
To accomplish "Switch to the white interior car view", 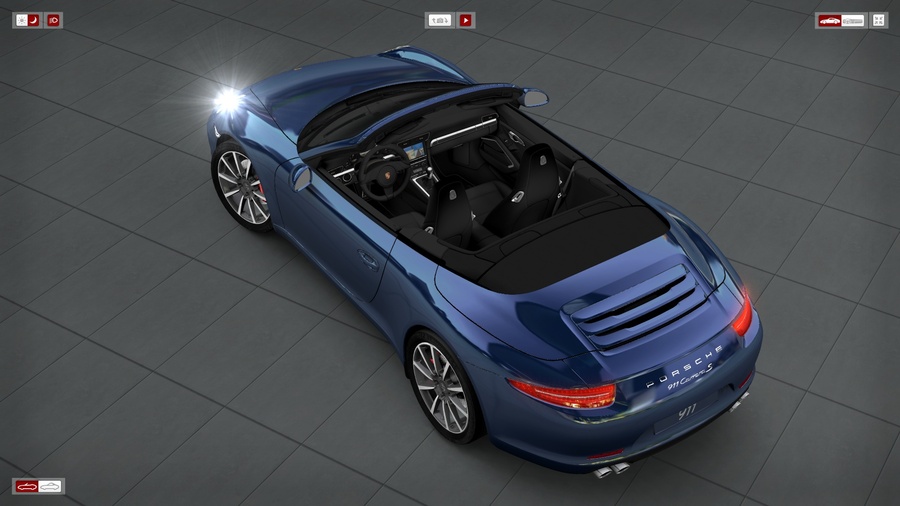I will [x=853, y=20].
